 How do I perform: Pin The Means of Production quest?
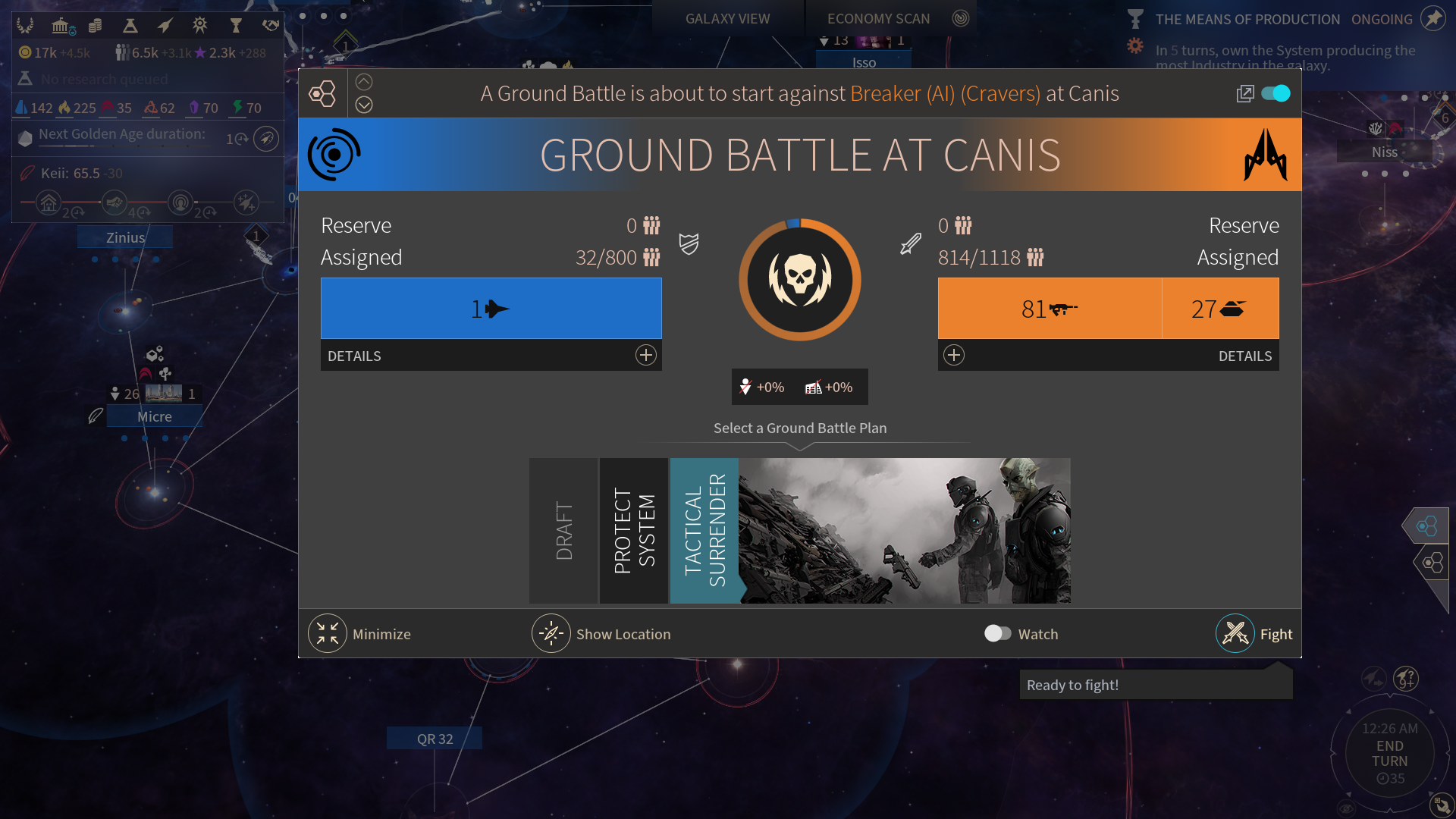click(x=1432, y=19)
